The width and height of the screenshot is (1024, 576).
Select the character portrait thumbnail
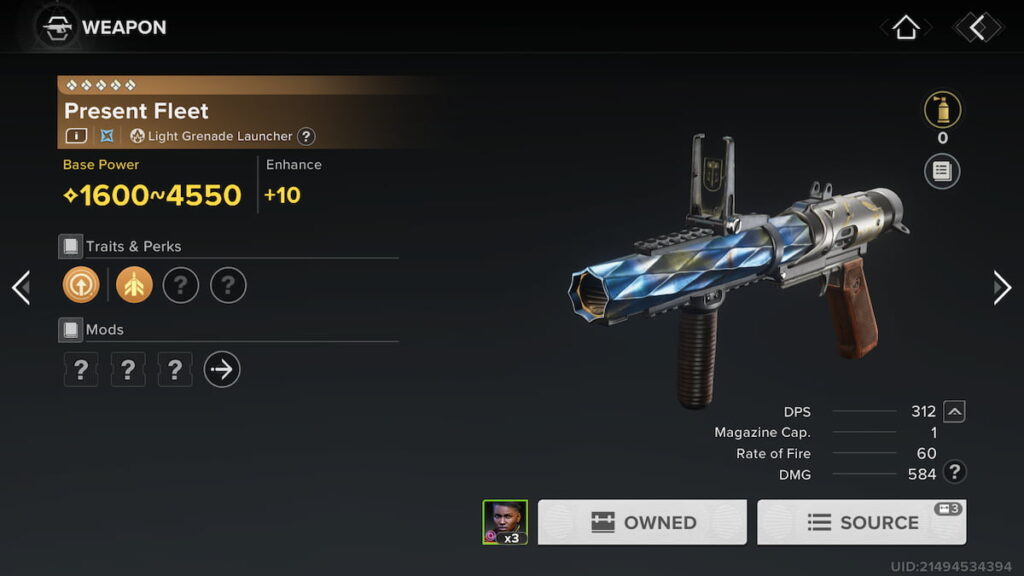tap(505, 522)
